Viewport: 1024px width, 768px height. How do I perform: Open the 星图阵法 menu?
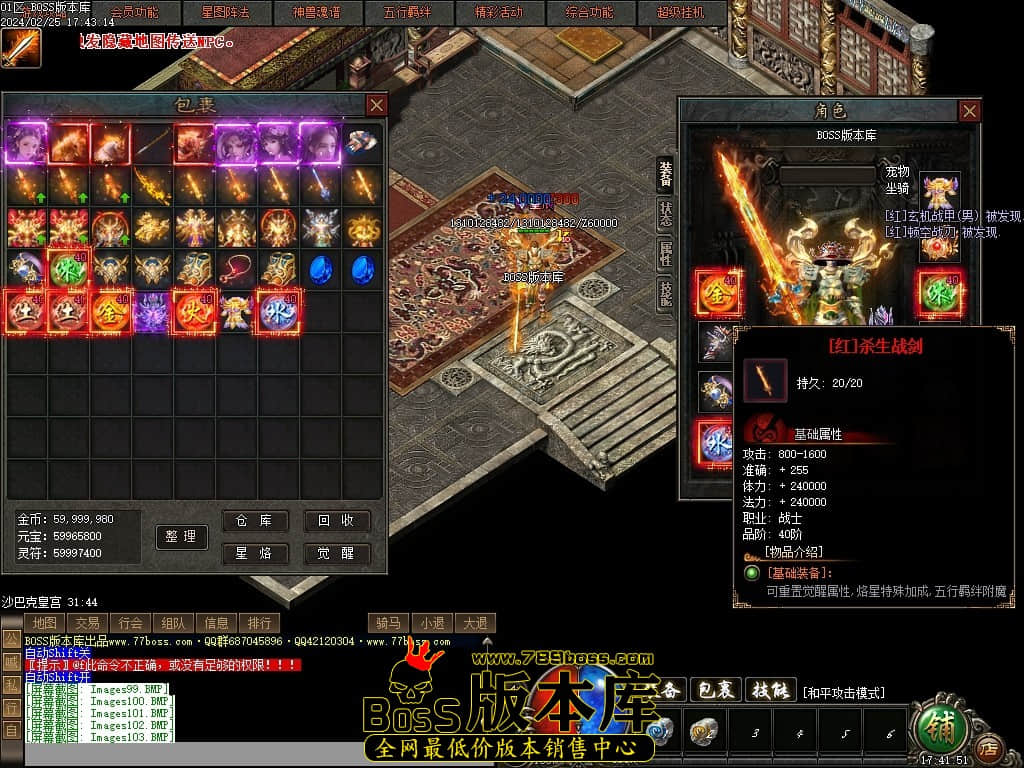click(x=225, y=13)
